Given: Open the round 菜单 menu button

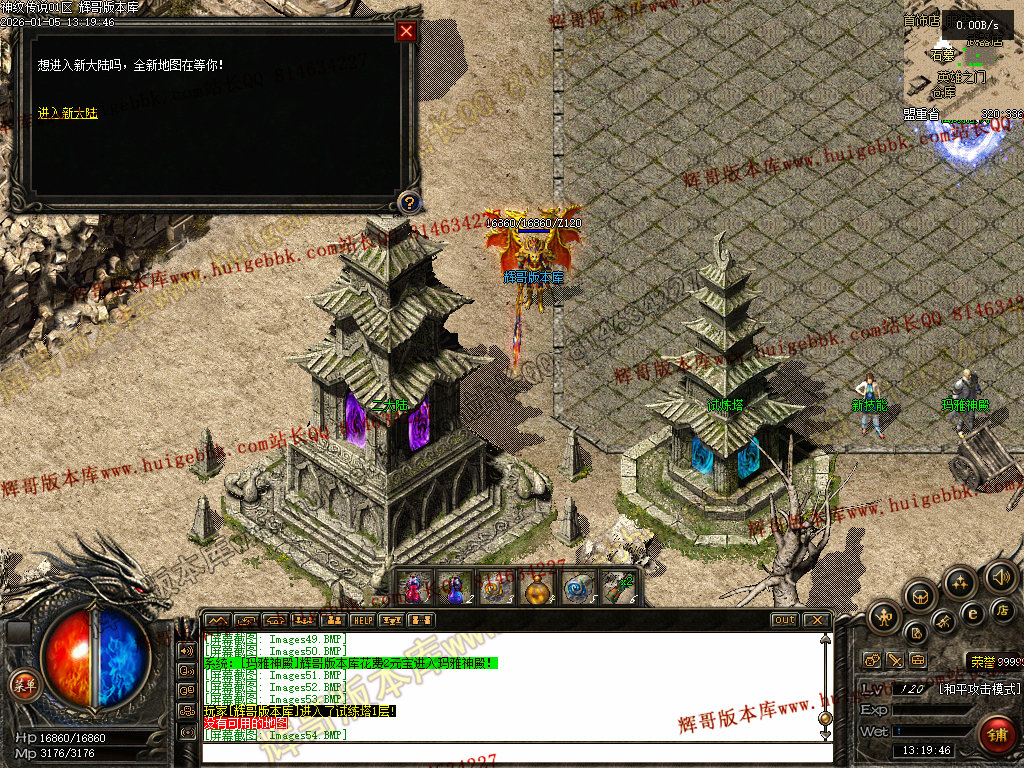Looking at the screenshot, I should (x=22, y=685).
